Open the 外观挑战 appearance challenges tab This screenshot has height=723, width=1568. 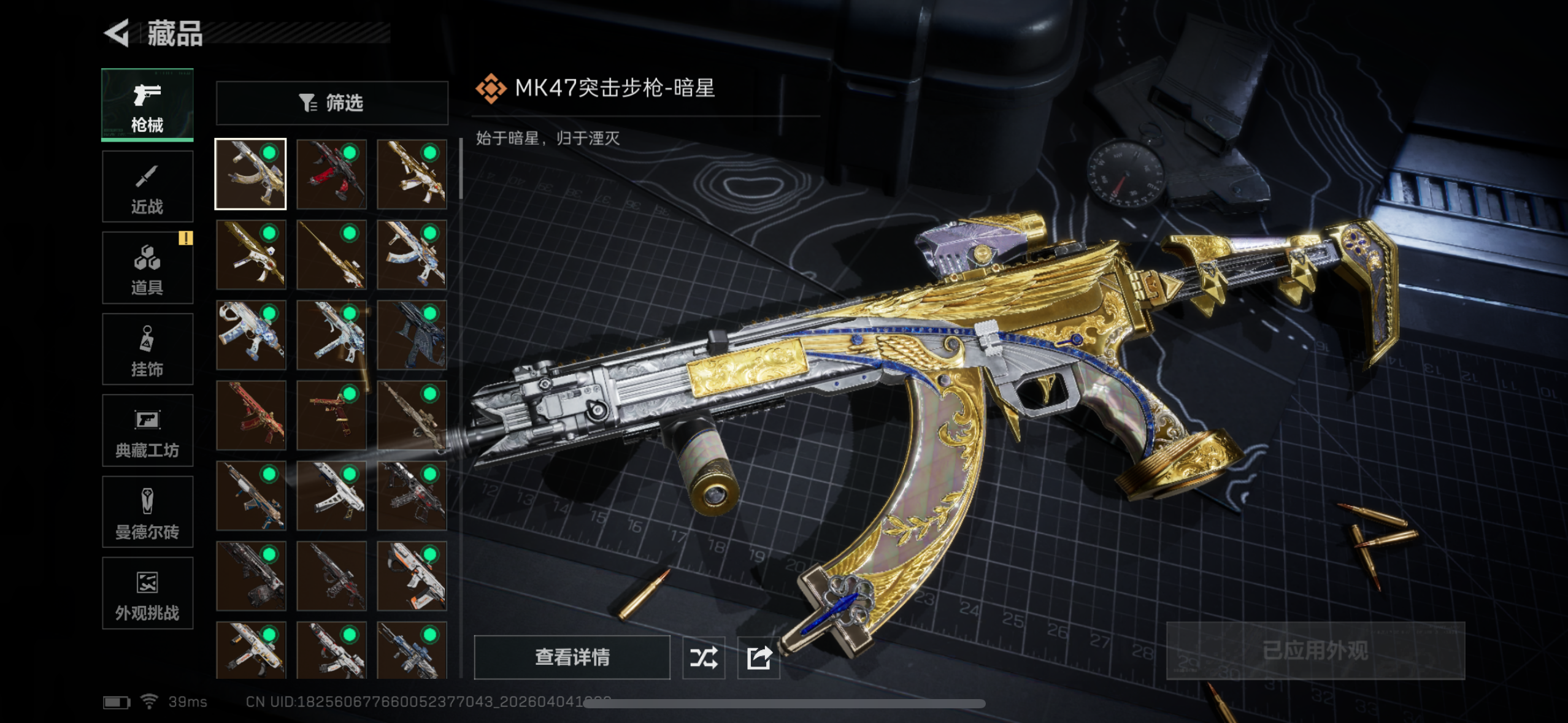[x=147, y=594]
